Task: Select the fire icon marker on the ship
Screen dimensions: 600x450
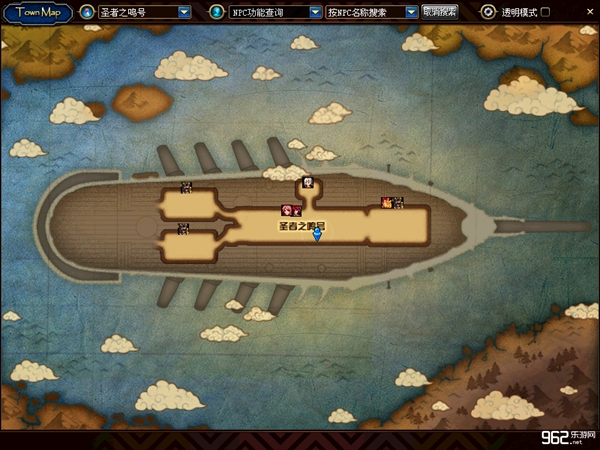Action: coord(385,203)
